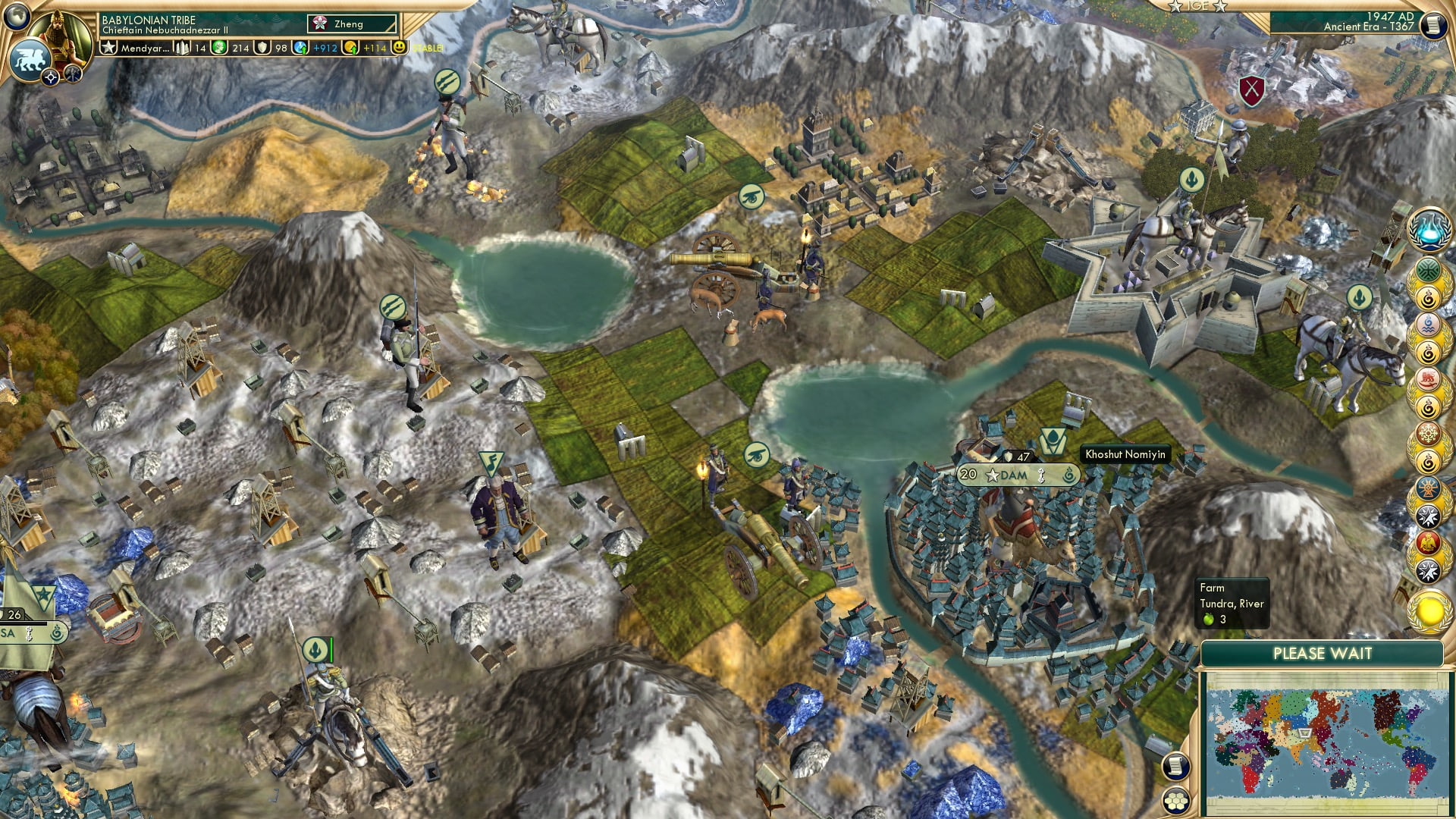
Task: Click the crosshair button under the leader portrait
Action: pos(51,77)
